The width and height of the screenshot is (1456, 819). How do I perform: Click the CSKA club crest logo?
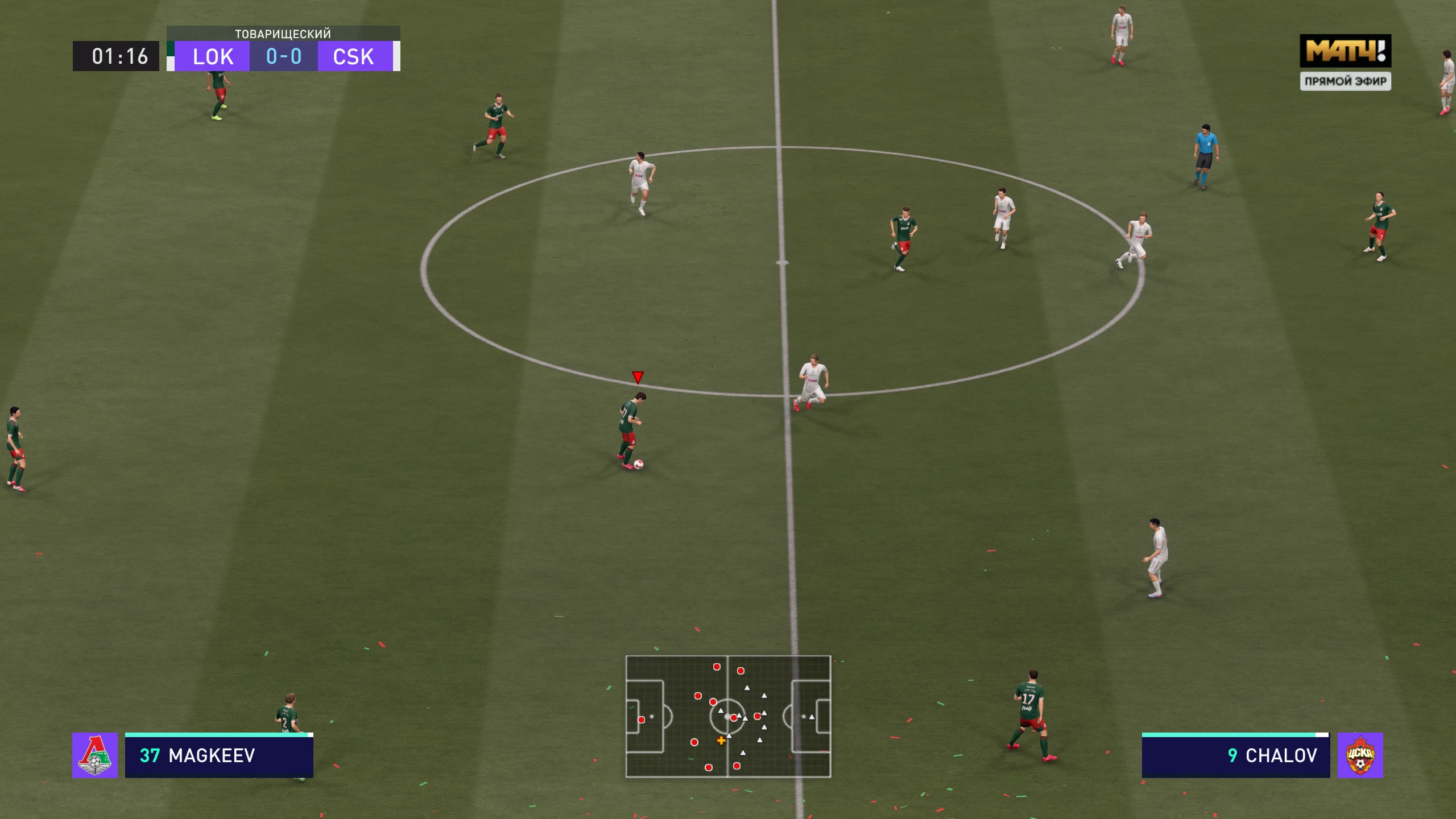(1361, 756)
